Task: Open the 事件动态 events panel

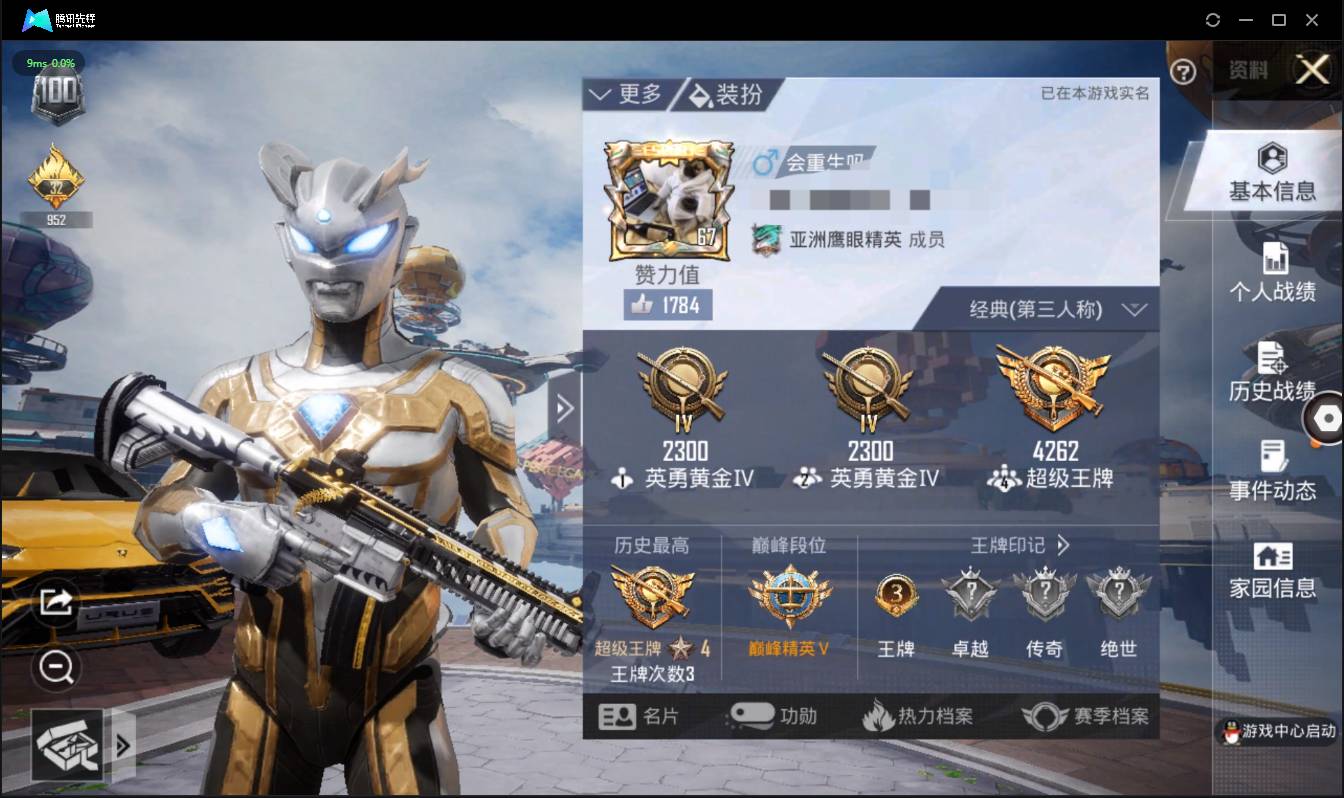Action: pos(1272,472)
